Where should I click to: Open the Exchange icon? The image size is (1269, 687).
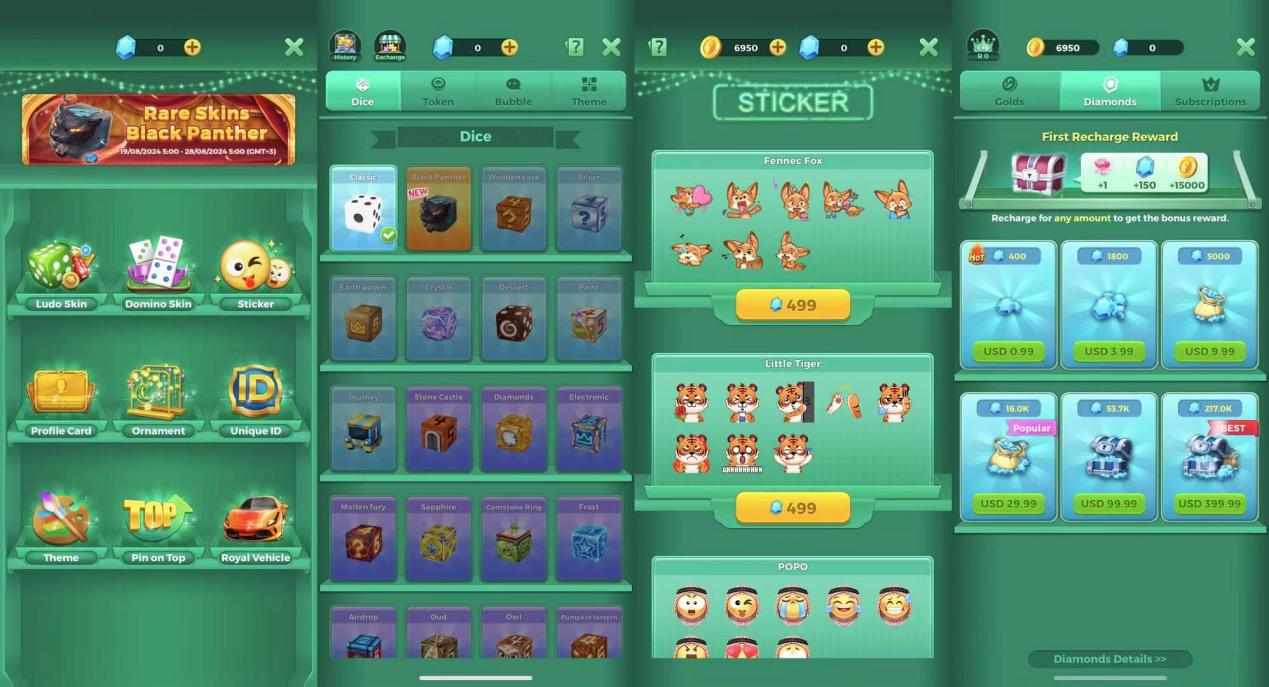coord(390,46)
